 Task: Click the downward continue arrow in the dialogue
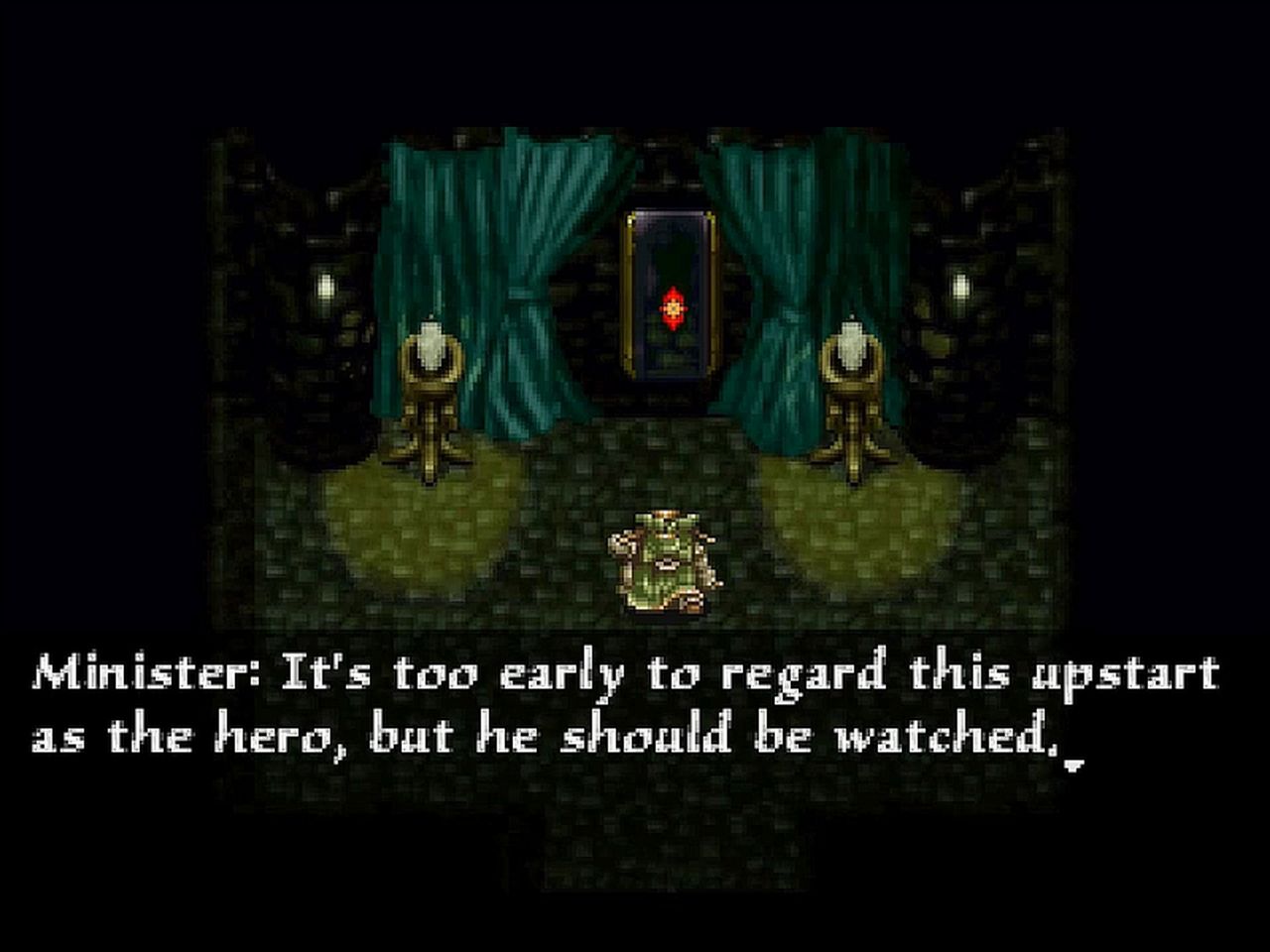tap(1076, 766)
